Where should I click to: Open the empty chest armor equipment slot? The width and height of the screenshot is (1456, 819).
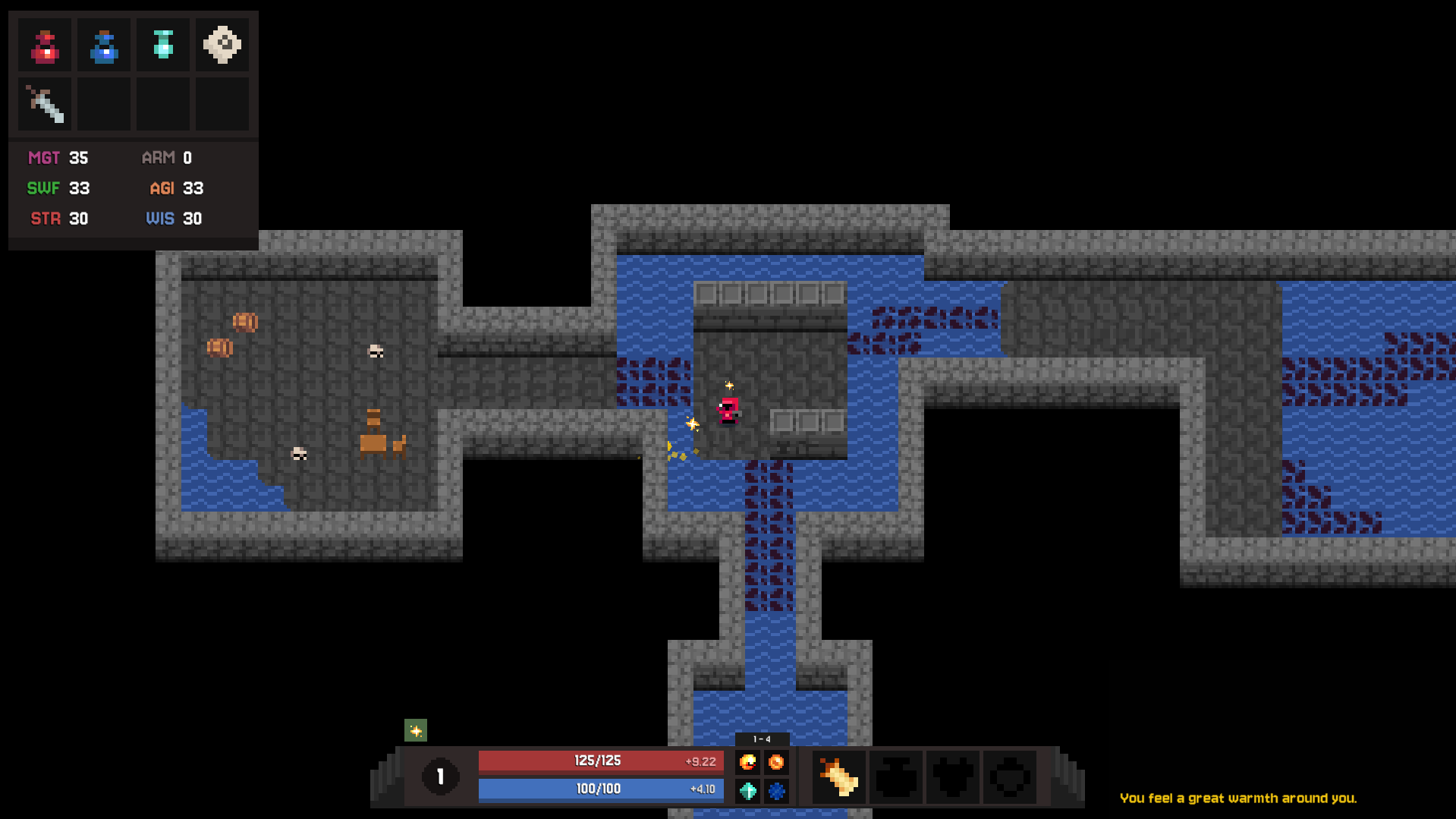tap(952, 777)
